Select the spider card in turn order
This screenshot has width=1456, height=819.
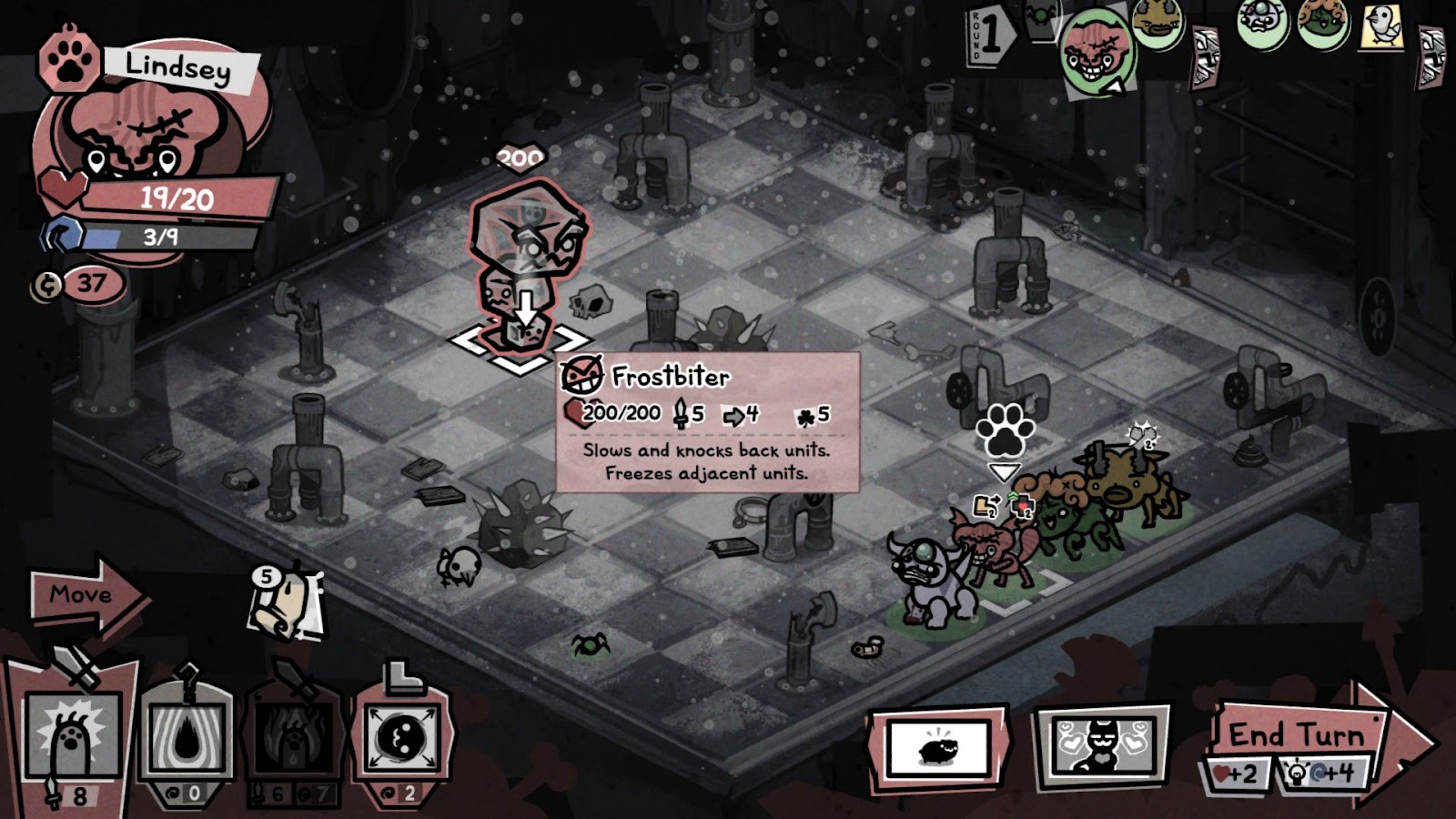1040,18
